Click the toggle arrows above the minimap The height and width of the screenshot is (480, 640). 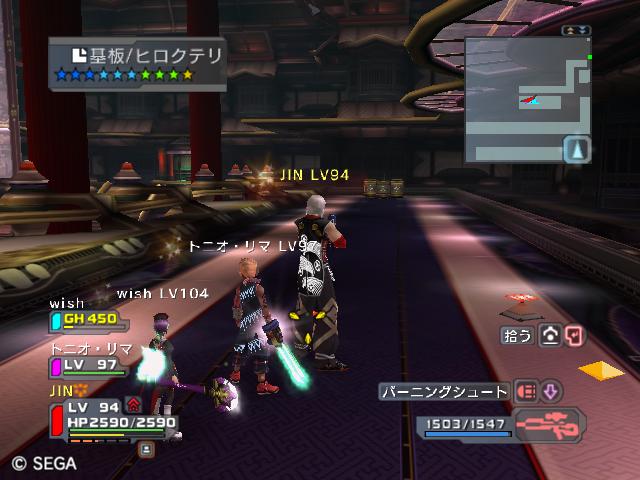tap(576, 31)
